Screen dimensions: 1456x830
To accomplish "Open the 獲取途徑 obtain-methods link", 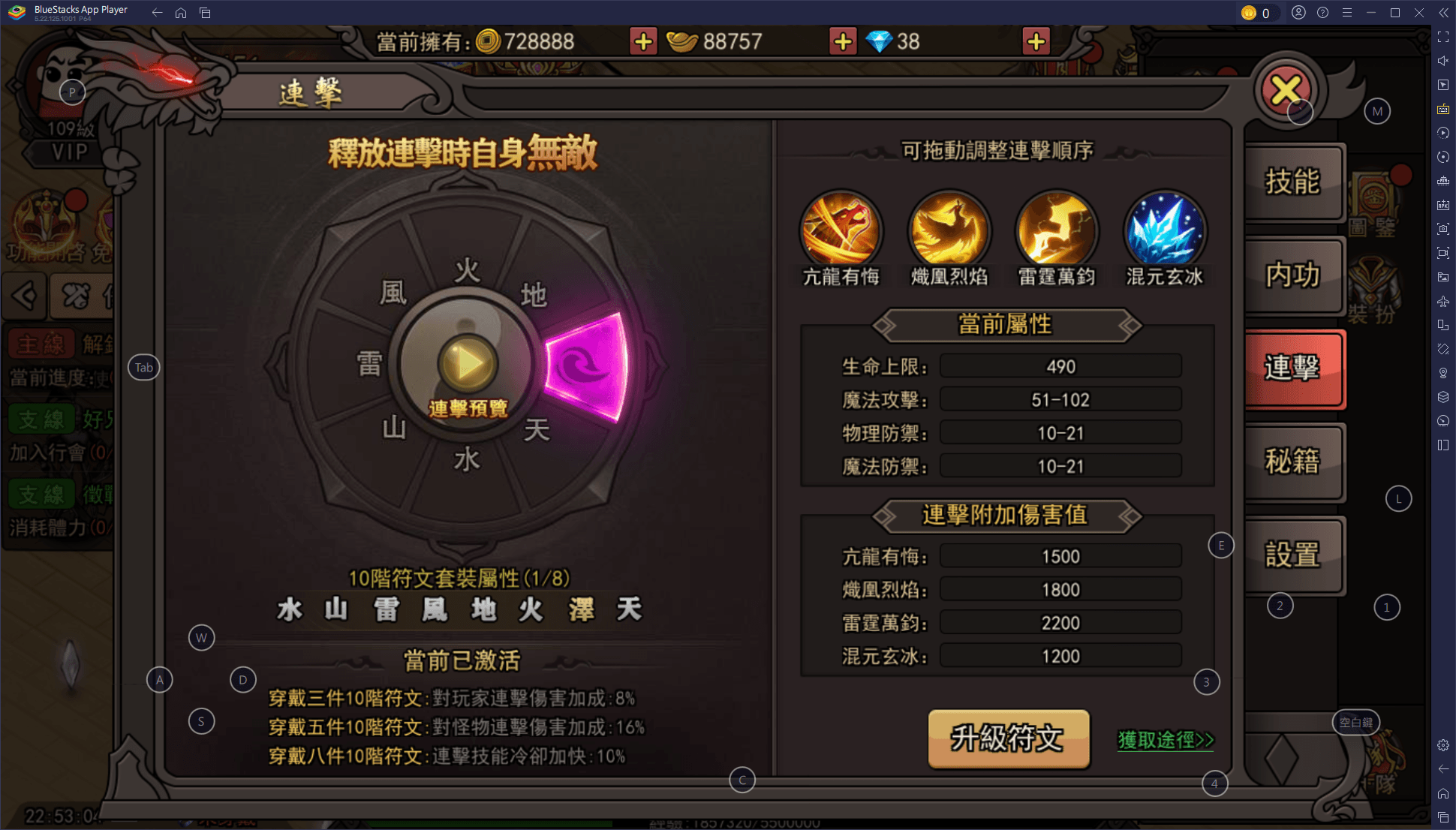I will 1166,740.
